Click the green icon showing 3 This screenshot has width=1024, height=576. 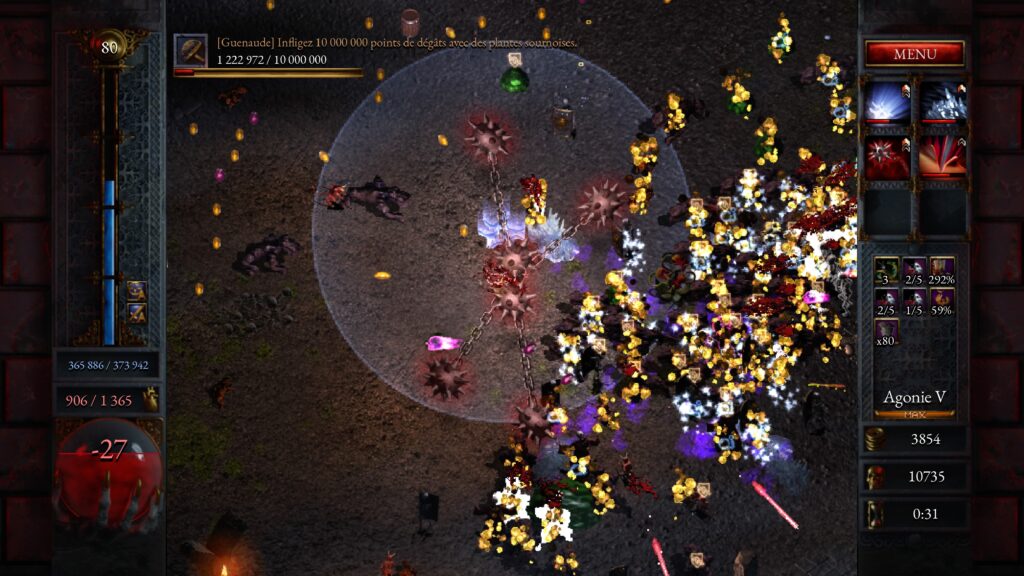point(886,271)
